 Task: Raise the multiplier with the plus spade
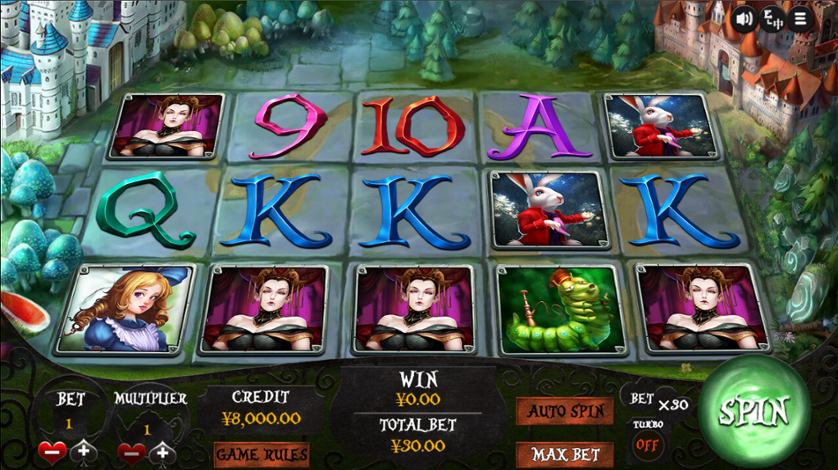click(165, 452)
